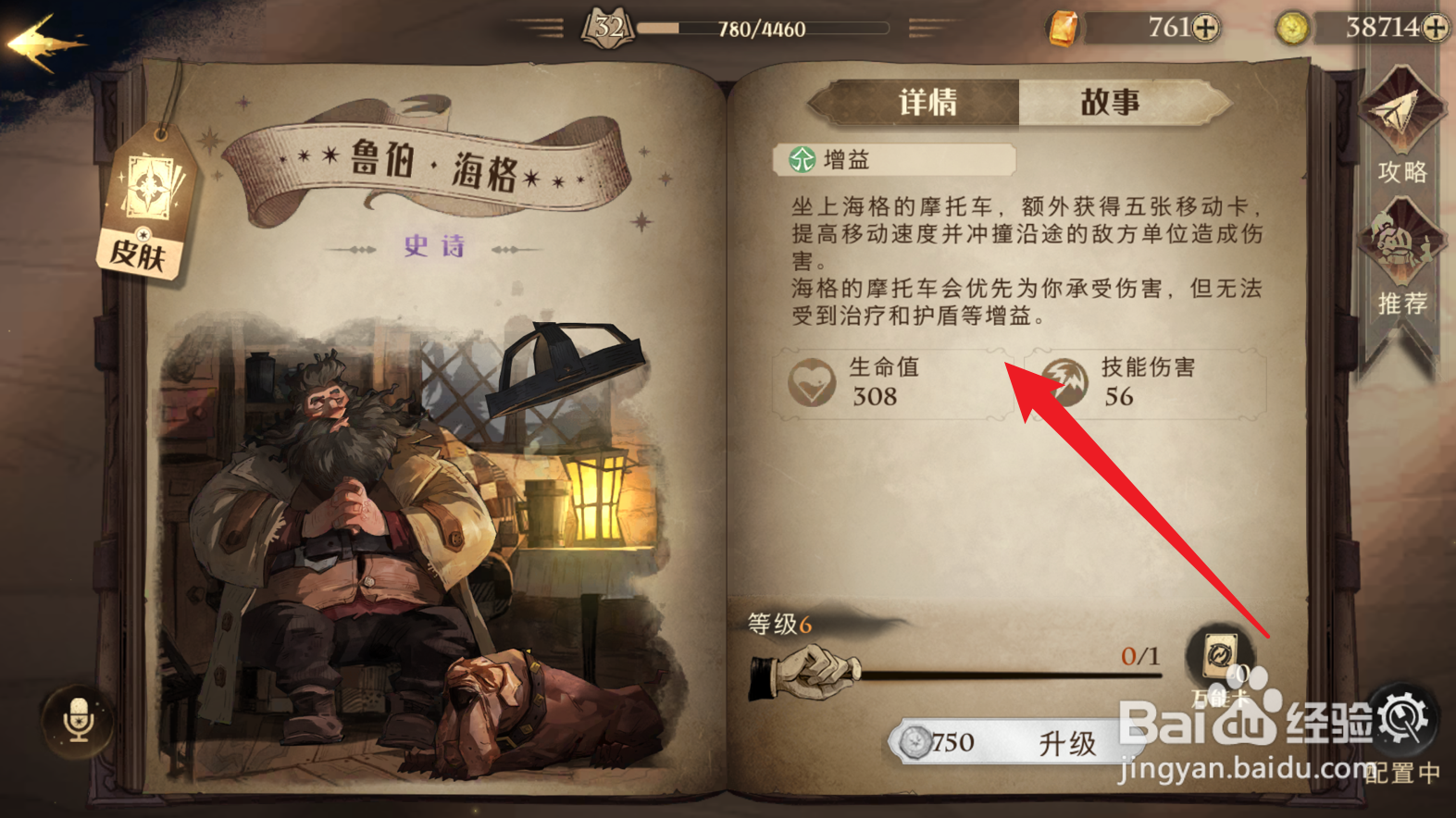Tap the heart icon beside 生命值 308

[x=813, y=381]
